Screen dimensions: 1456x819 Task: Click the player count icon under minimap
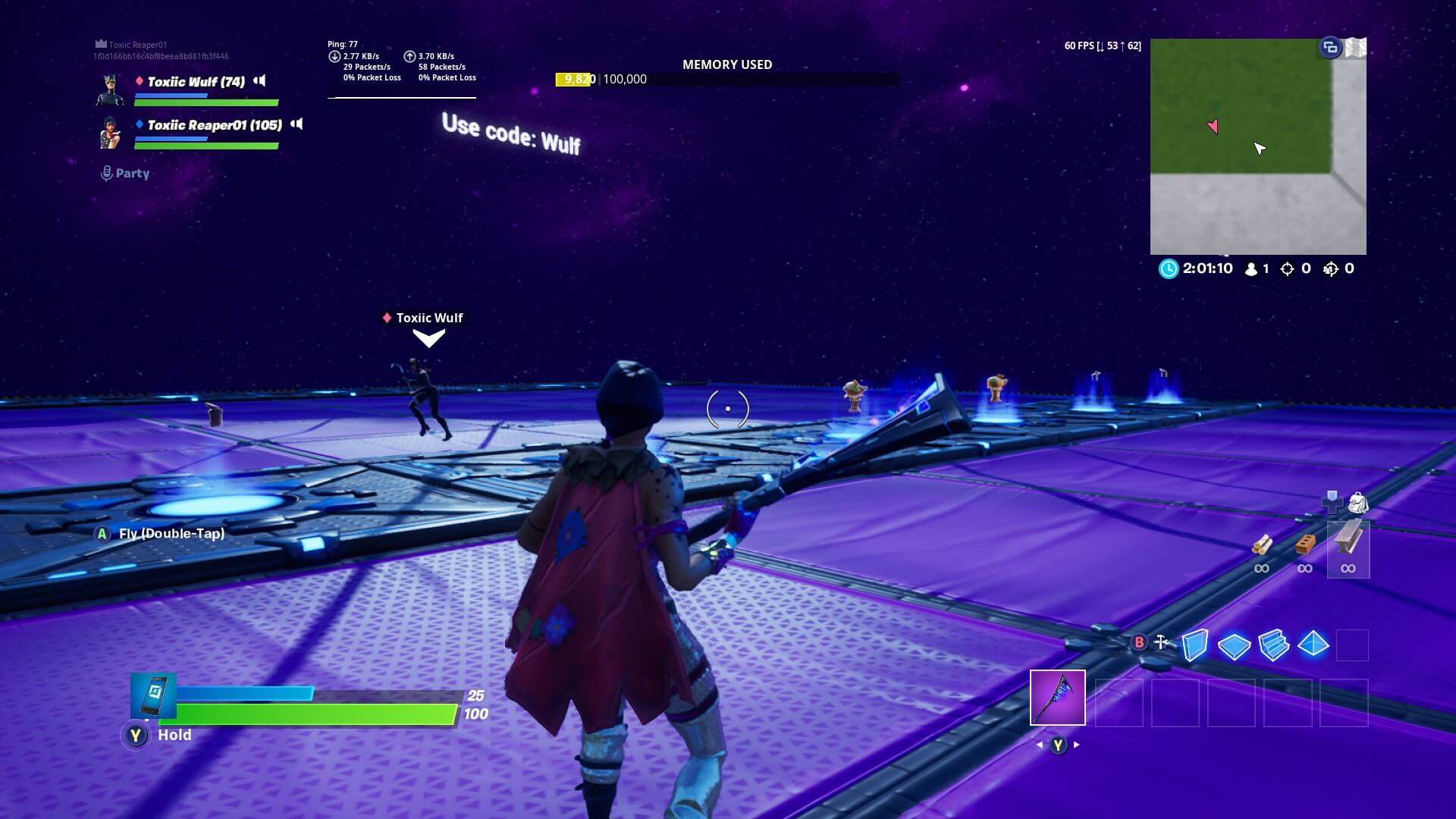click(1248, 268)
